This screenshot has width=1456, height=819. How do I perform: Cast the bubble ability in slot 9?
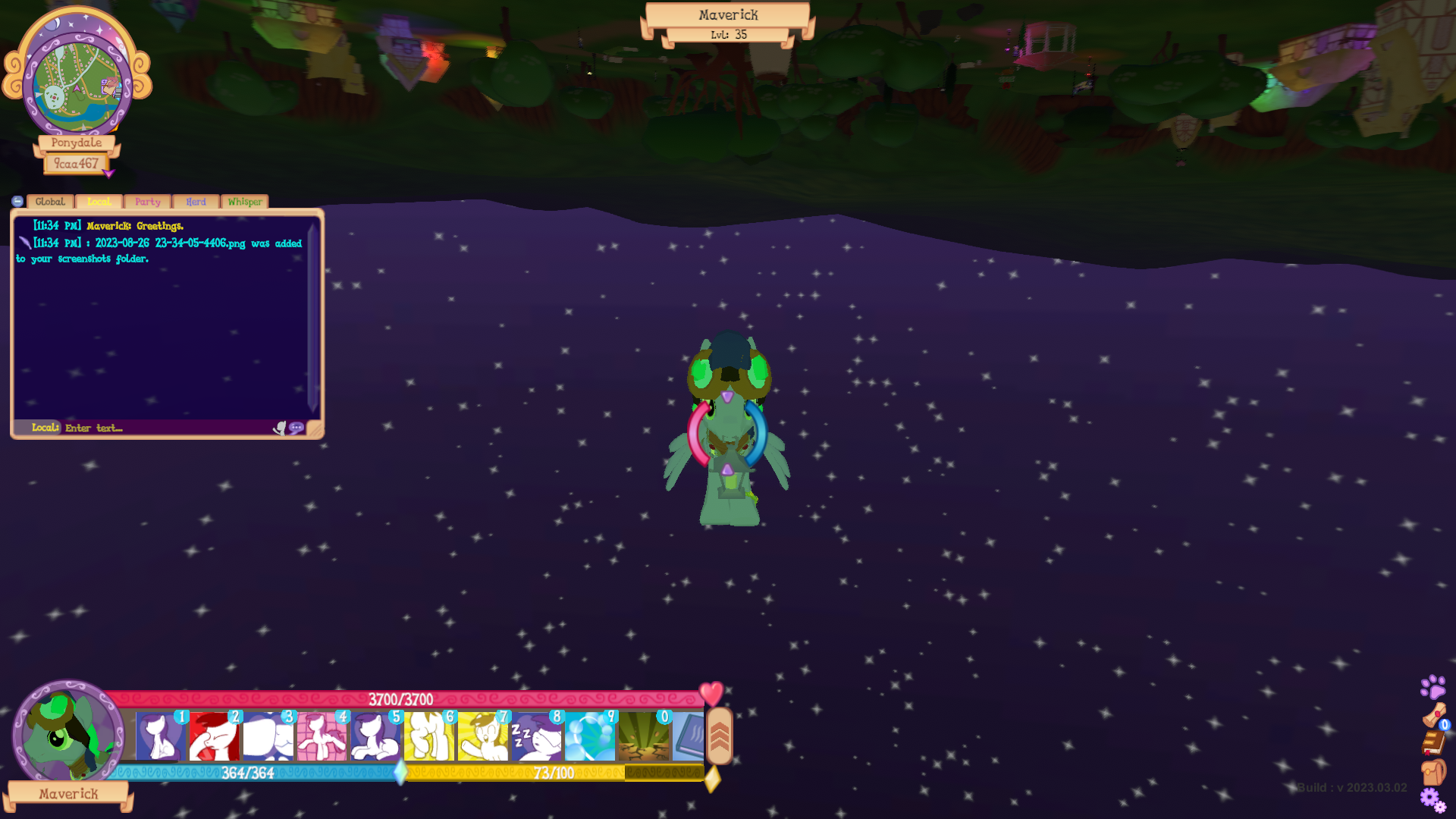click(590, 736)
